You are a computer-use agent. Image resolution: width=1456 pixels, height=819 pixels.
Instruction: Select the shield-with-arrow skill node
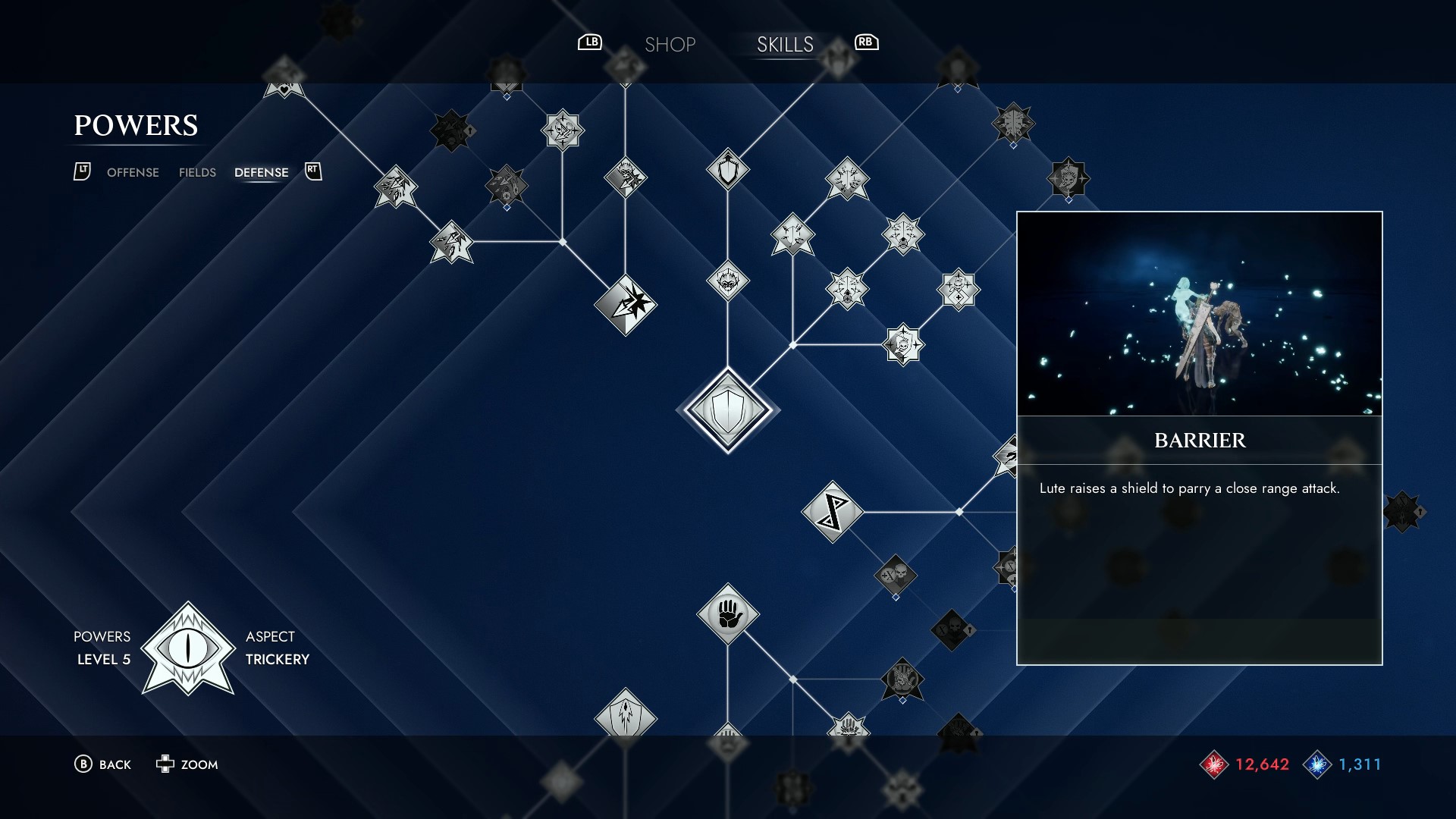point(728,170)
